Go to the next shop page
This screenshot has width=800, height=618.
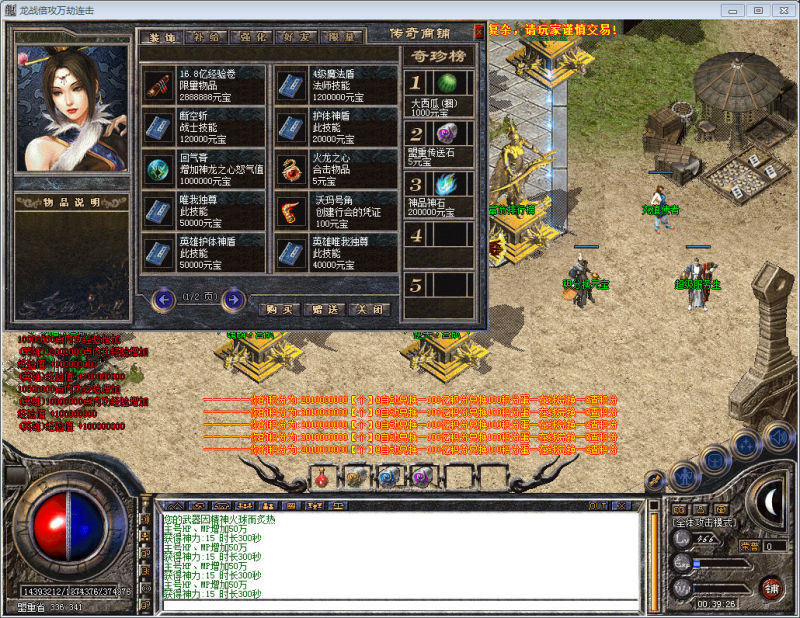233,298
